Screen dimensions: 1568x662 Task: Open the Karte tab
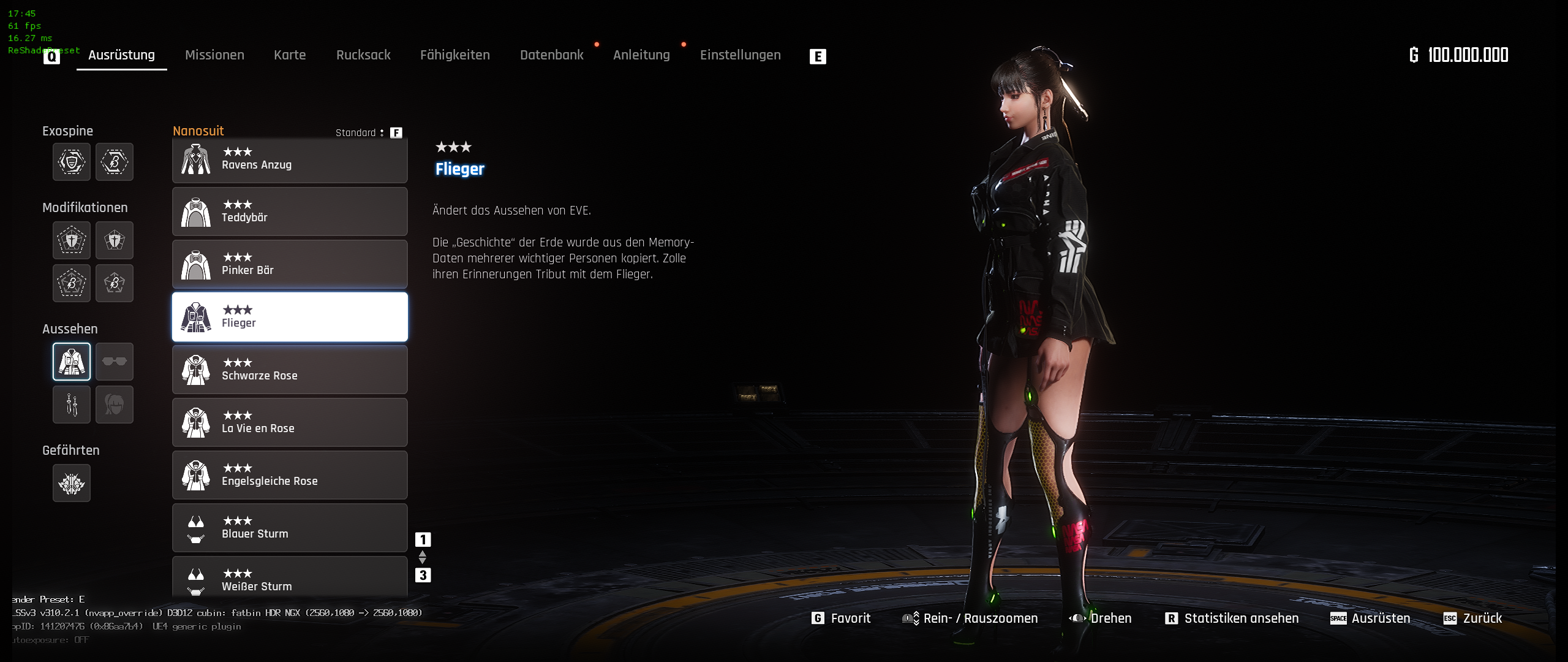coord(290,55)
